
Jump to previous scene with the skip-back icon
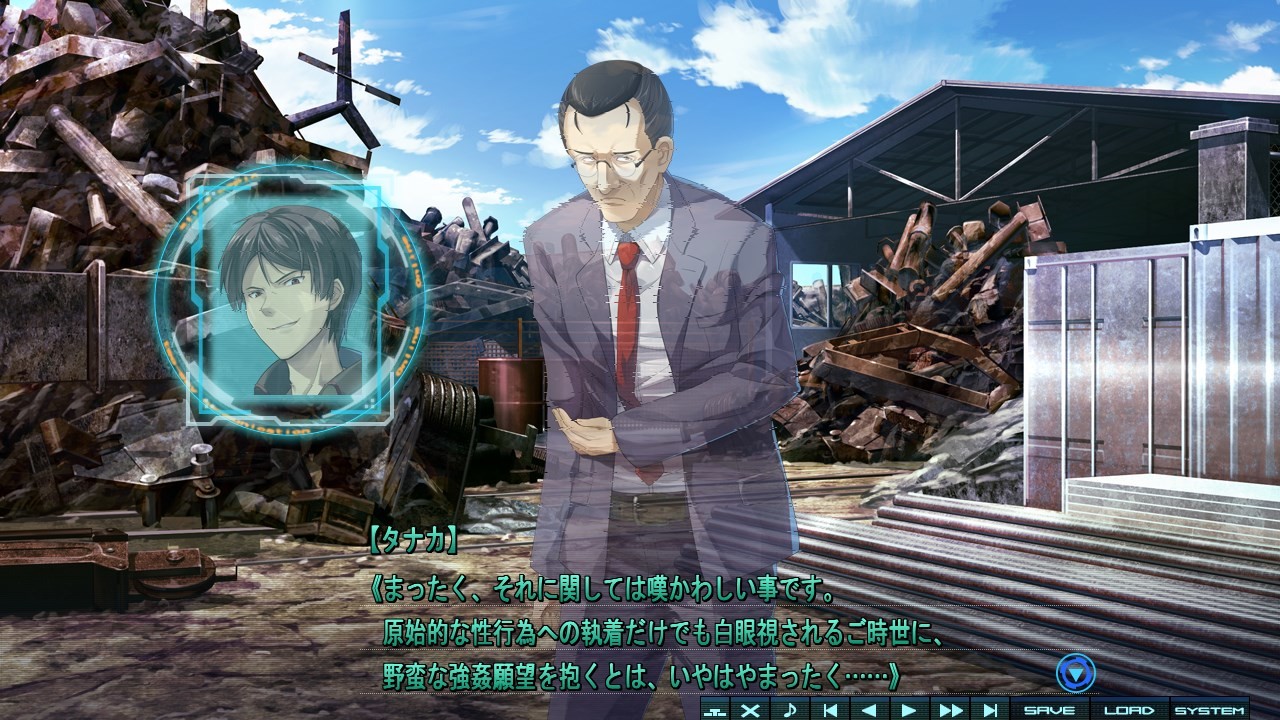(x=829, y=708)
